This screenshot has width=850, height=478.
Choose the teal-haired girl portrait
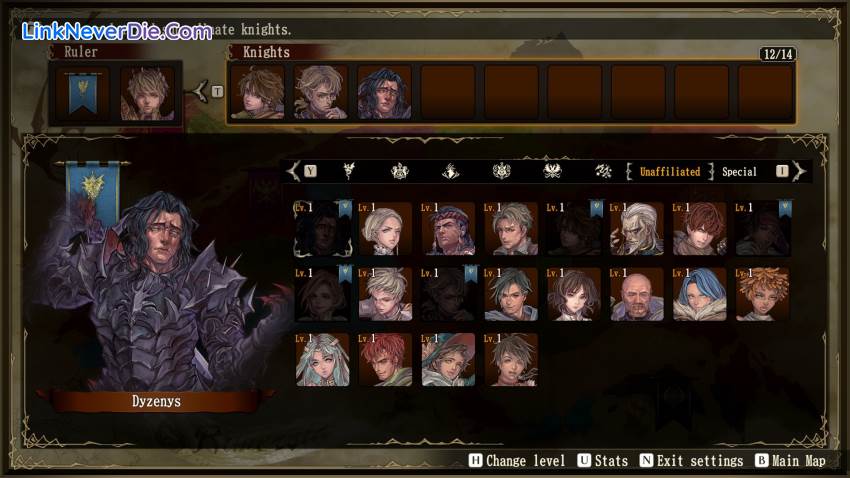[322, 360]
